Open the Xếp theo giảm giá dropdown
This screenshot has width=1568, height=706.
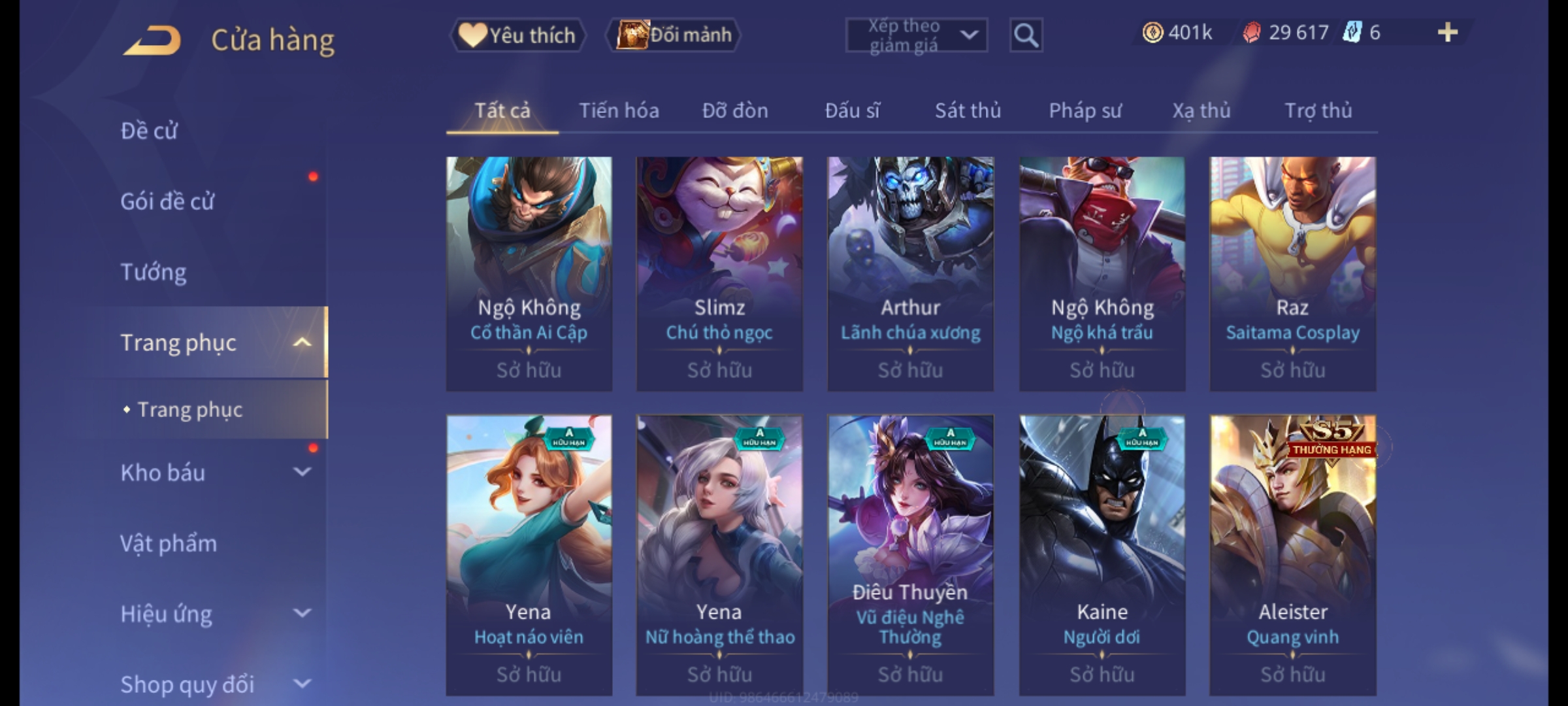(916, 35)
